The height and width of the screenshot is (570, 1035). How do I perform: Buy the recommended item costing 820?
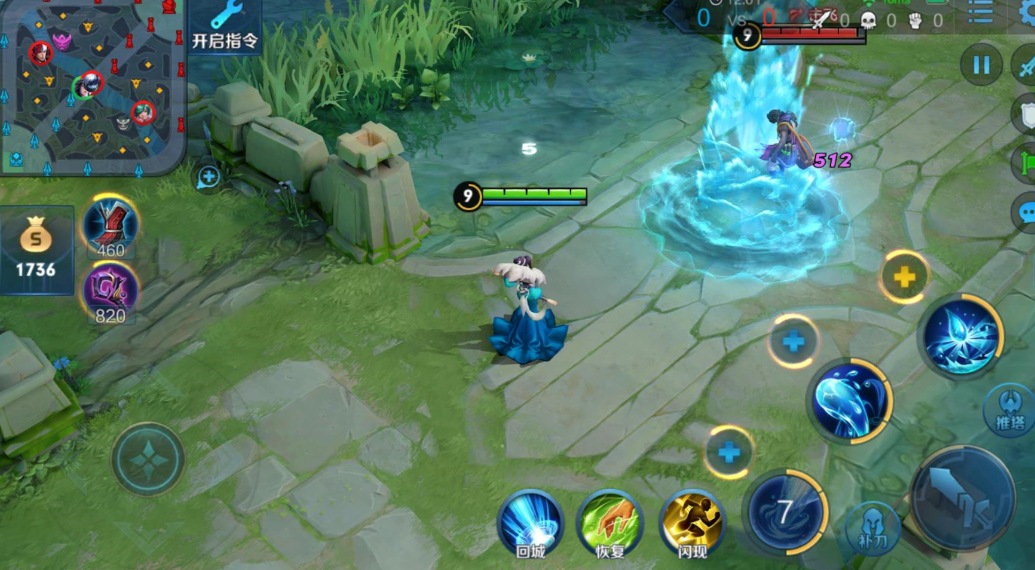point(110,291)
